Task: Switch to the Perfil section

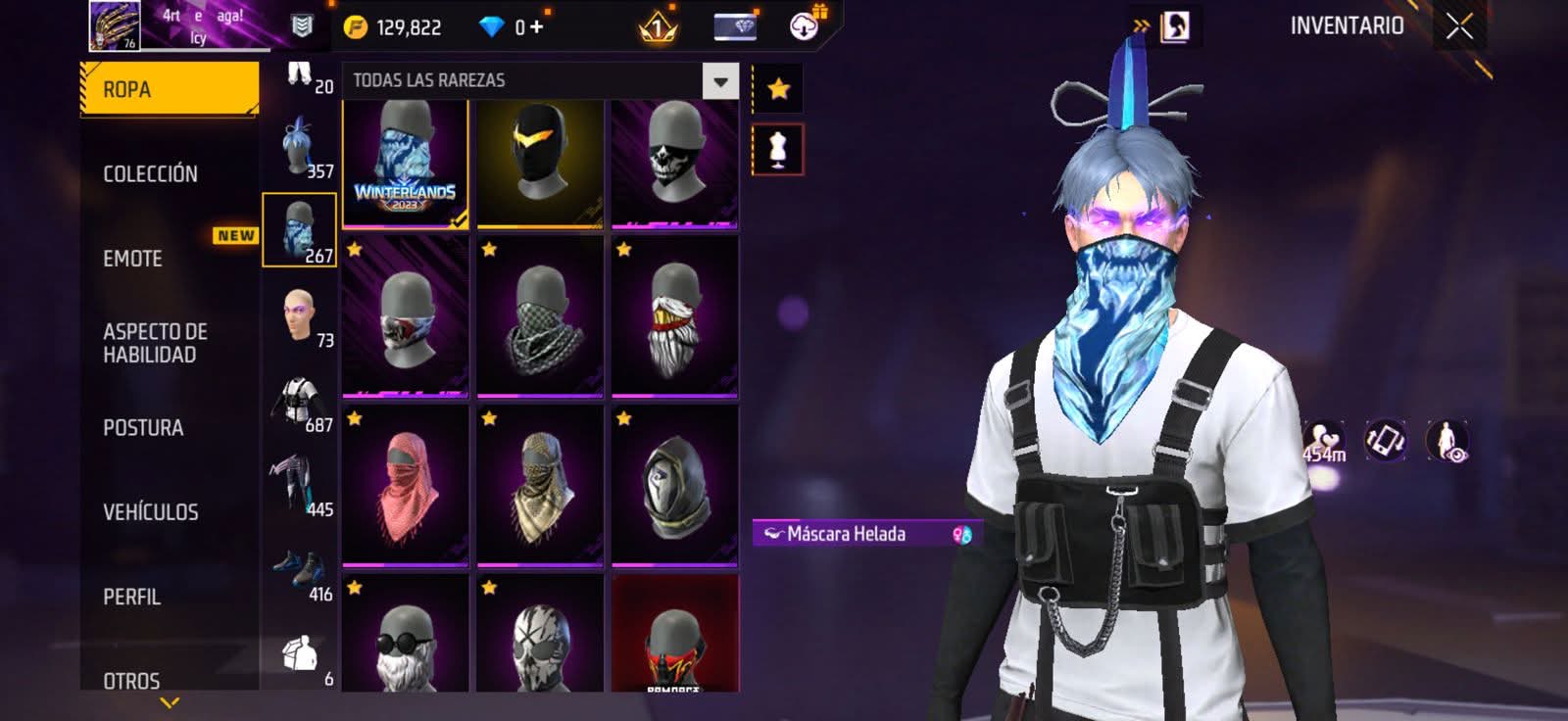Action: pos(132,597)
